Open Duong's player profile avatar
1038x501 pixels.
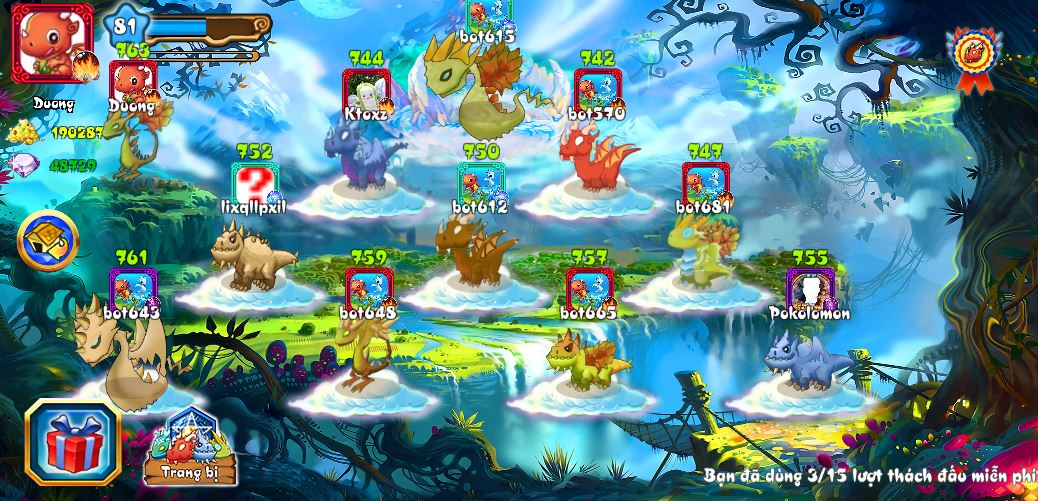(x=52, y=45)
